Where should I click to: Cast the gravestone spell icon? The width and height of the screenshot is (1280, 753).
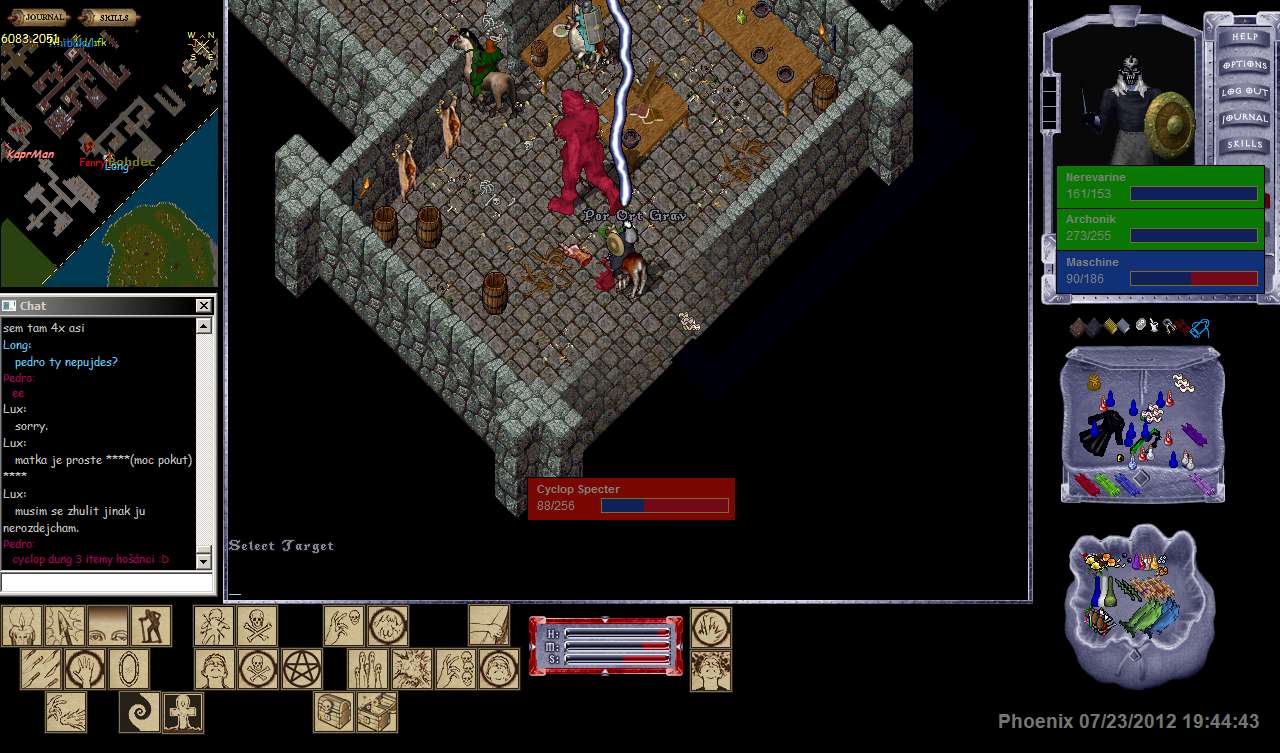click(x=183, y=712)
